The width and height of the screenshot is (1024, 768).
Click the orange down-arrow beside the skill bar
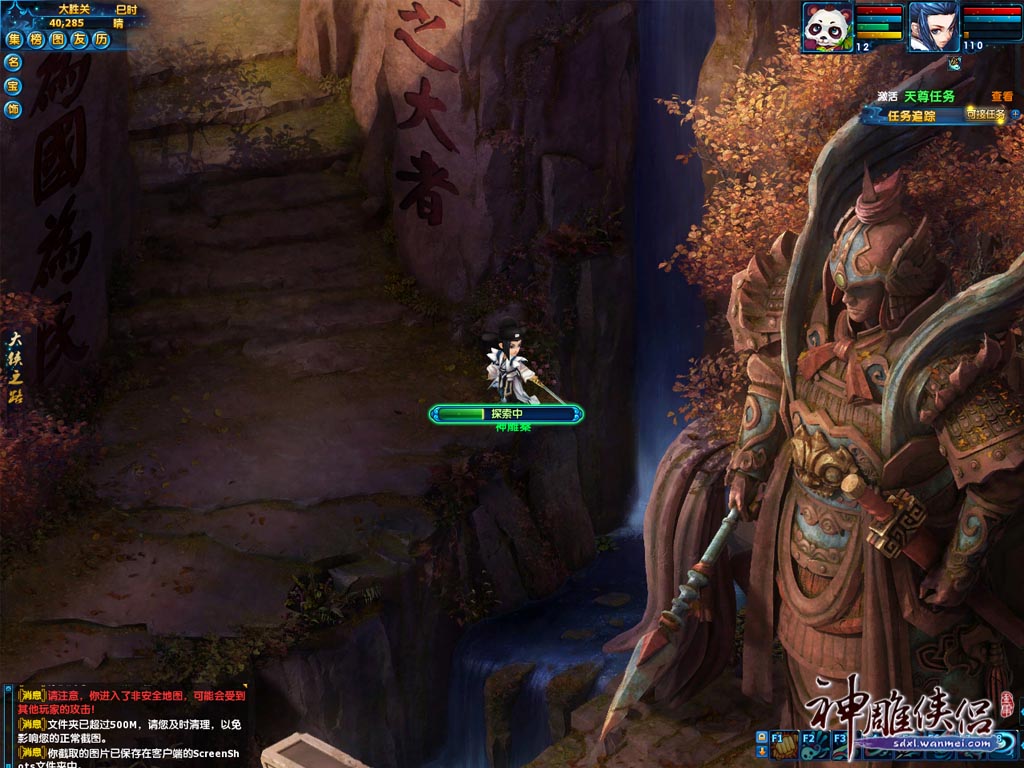[762, 751]
